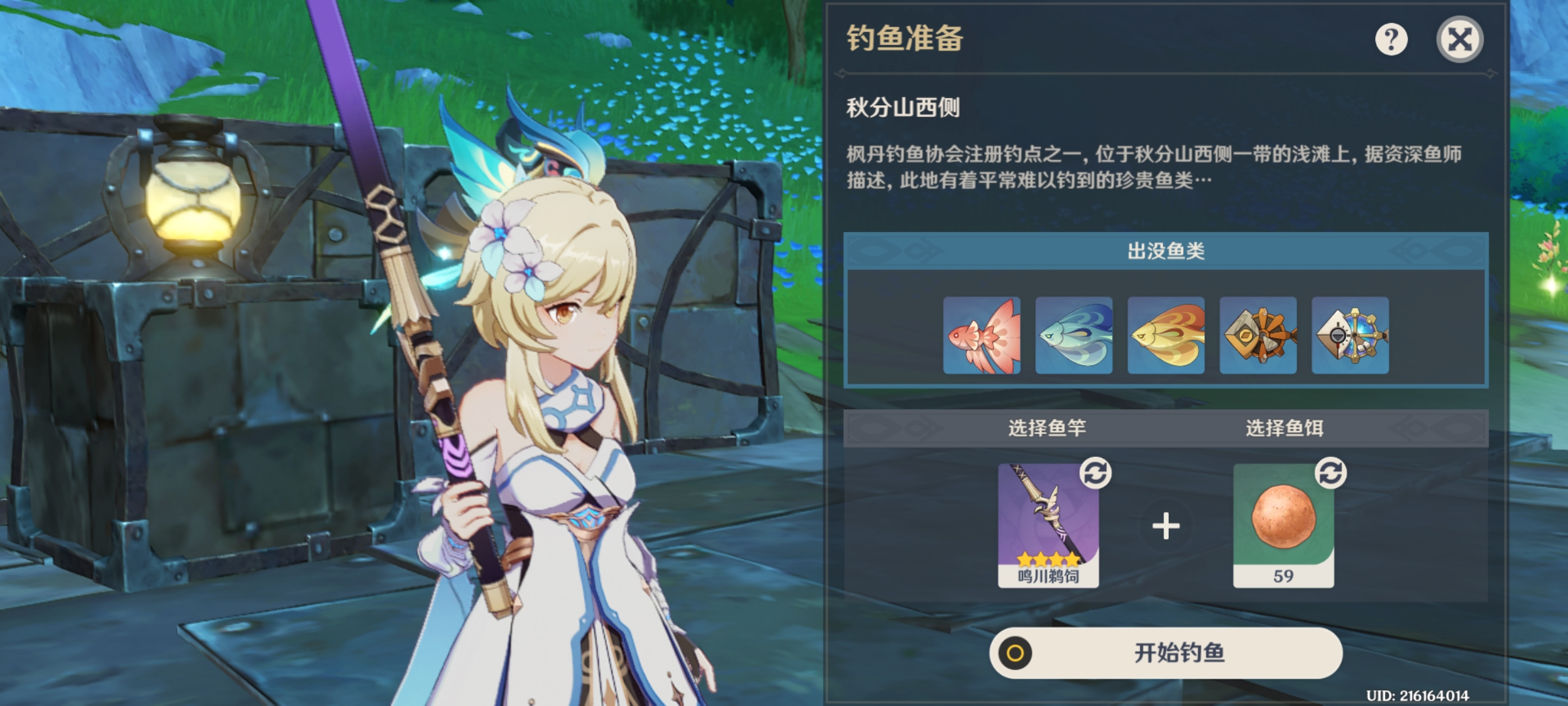
Task: Select the red-pink fan-tailed fish icon
Action: click(981, 335)
